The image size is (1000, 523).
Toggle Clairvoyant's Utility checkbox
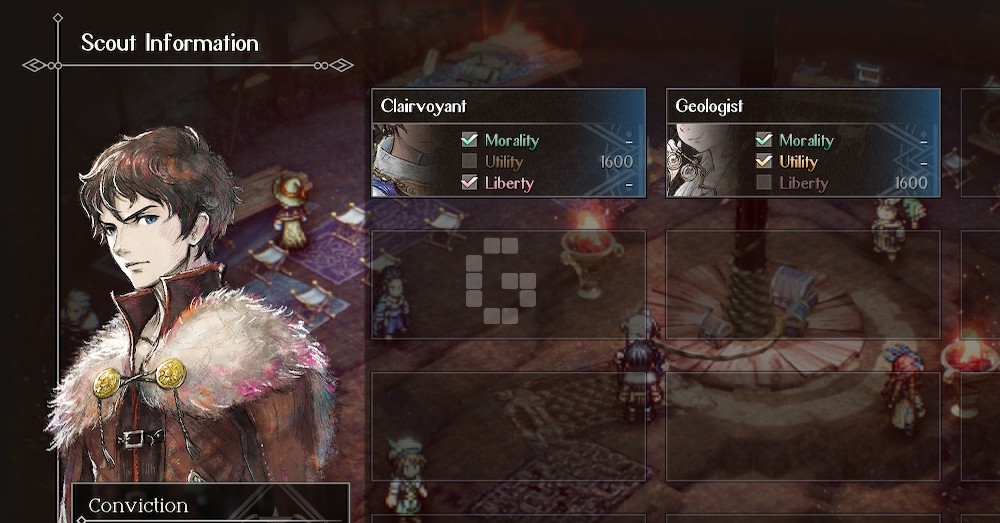coord(469,162)
